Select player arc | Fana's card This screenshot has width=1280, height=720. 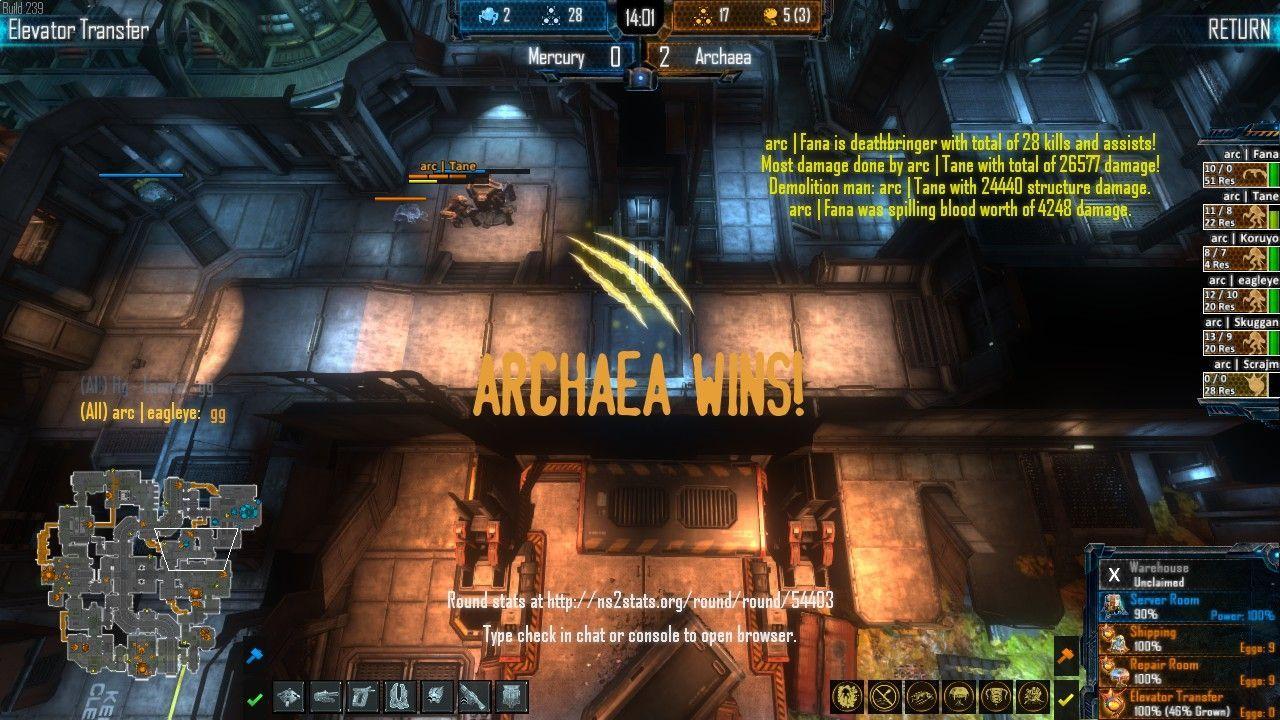pyautogui.click(x=1241, y=169)
